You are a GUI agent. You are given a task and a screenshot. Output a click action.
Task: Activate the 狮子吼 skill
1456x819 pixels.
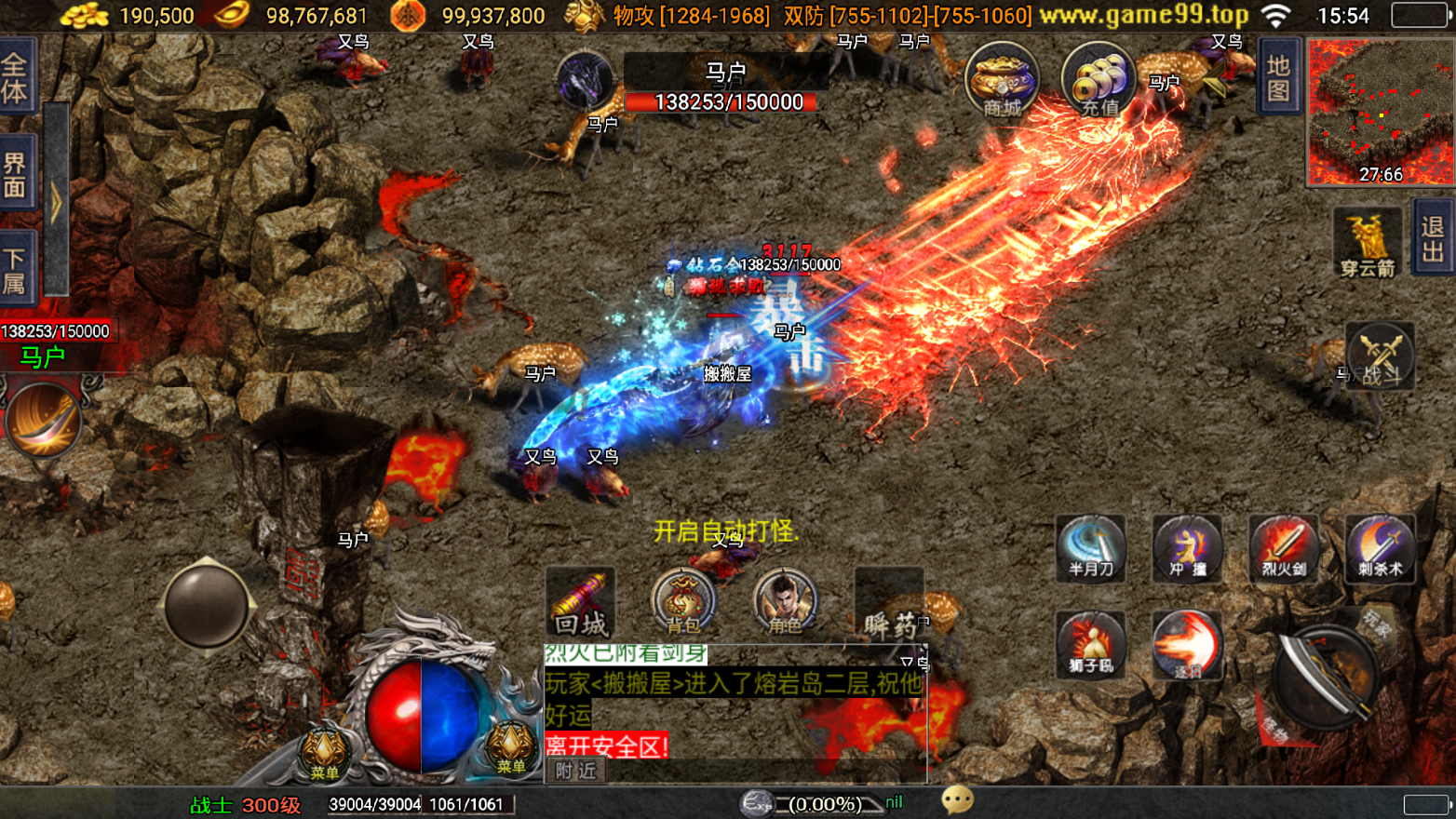coord(1090,645)
